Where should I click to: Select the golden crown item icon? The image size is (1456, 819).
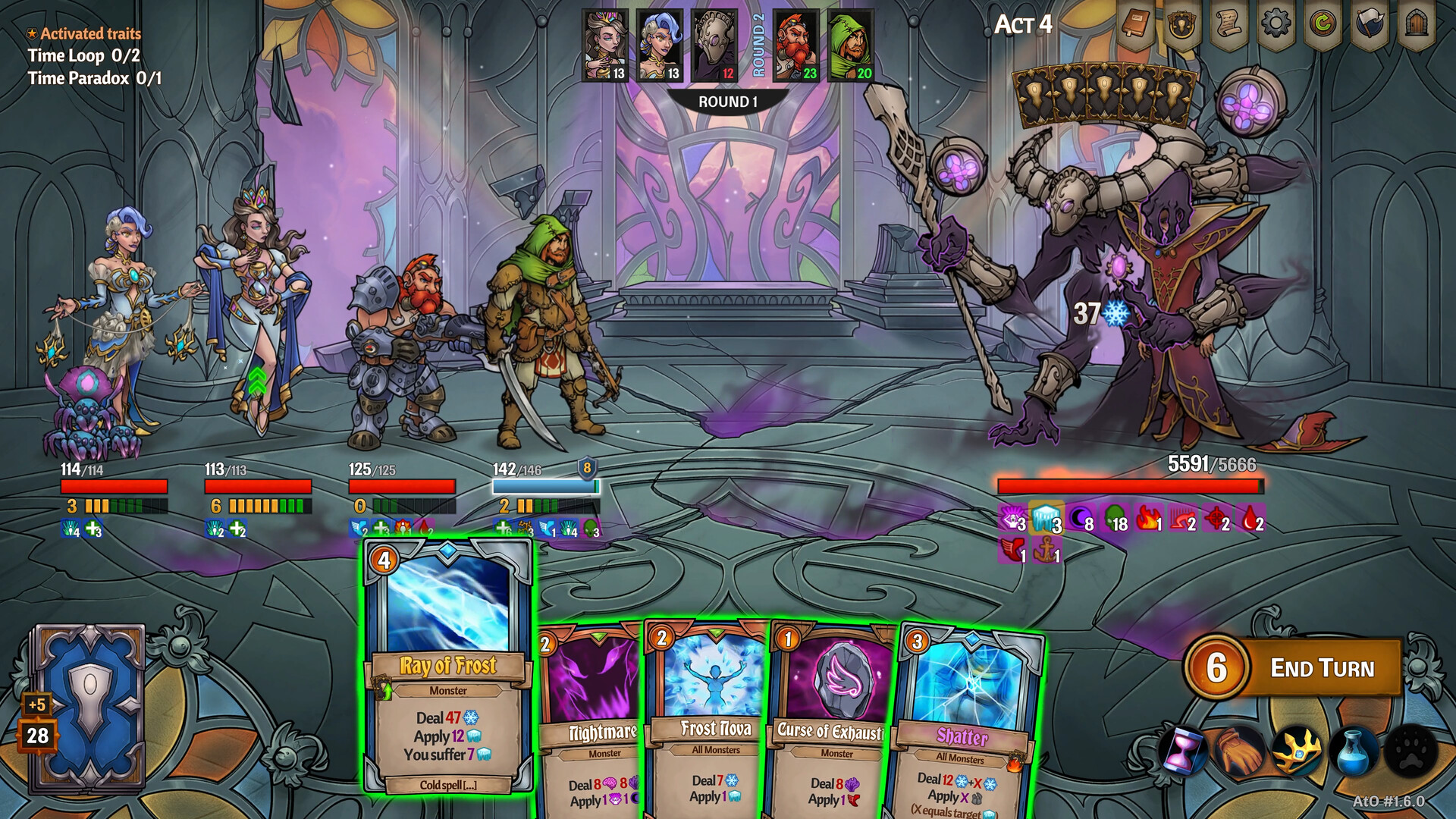click(1297, 751)
